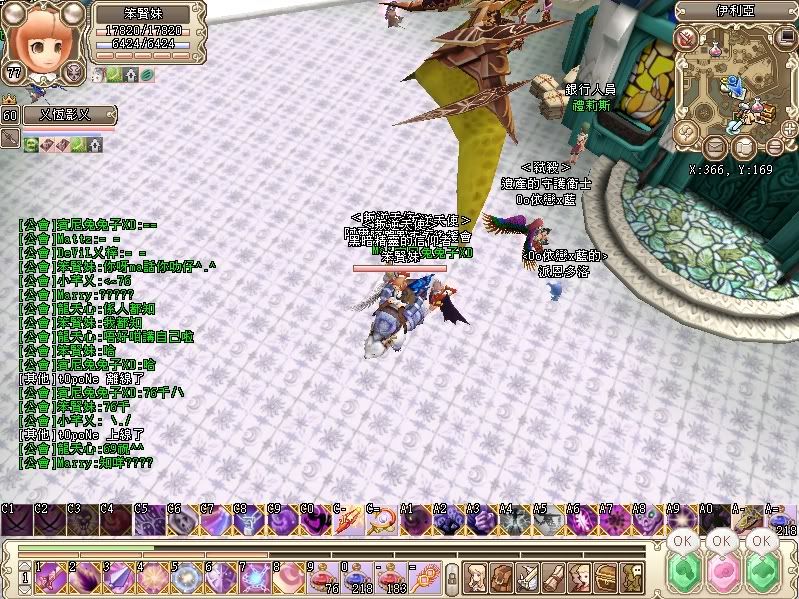Click the pink gem OK button
Screen dimensions: 799x599
coord(723,572)
